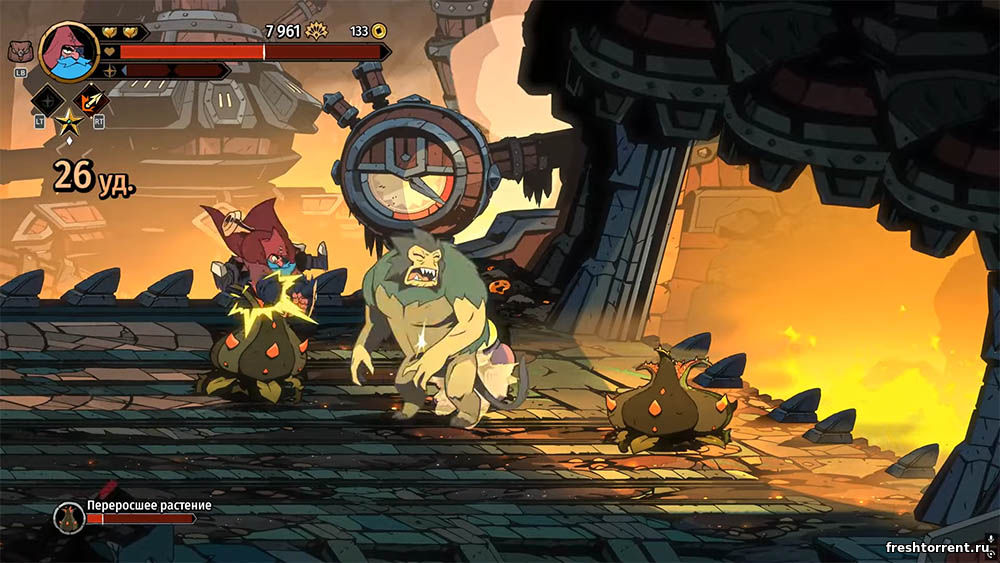Activate the flaming arrow ability
The height and width of the screenshot is (563, 1000).
[x=92, y=101]
